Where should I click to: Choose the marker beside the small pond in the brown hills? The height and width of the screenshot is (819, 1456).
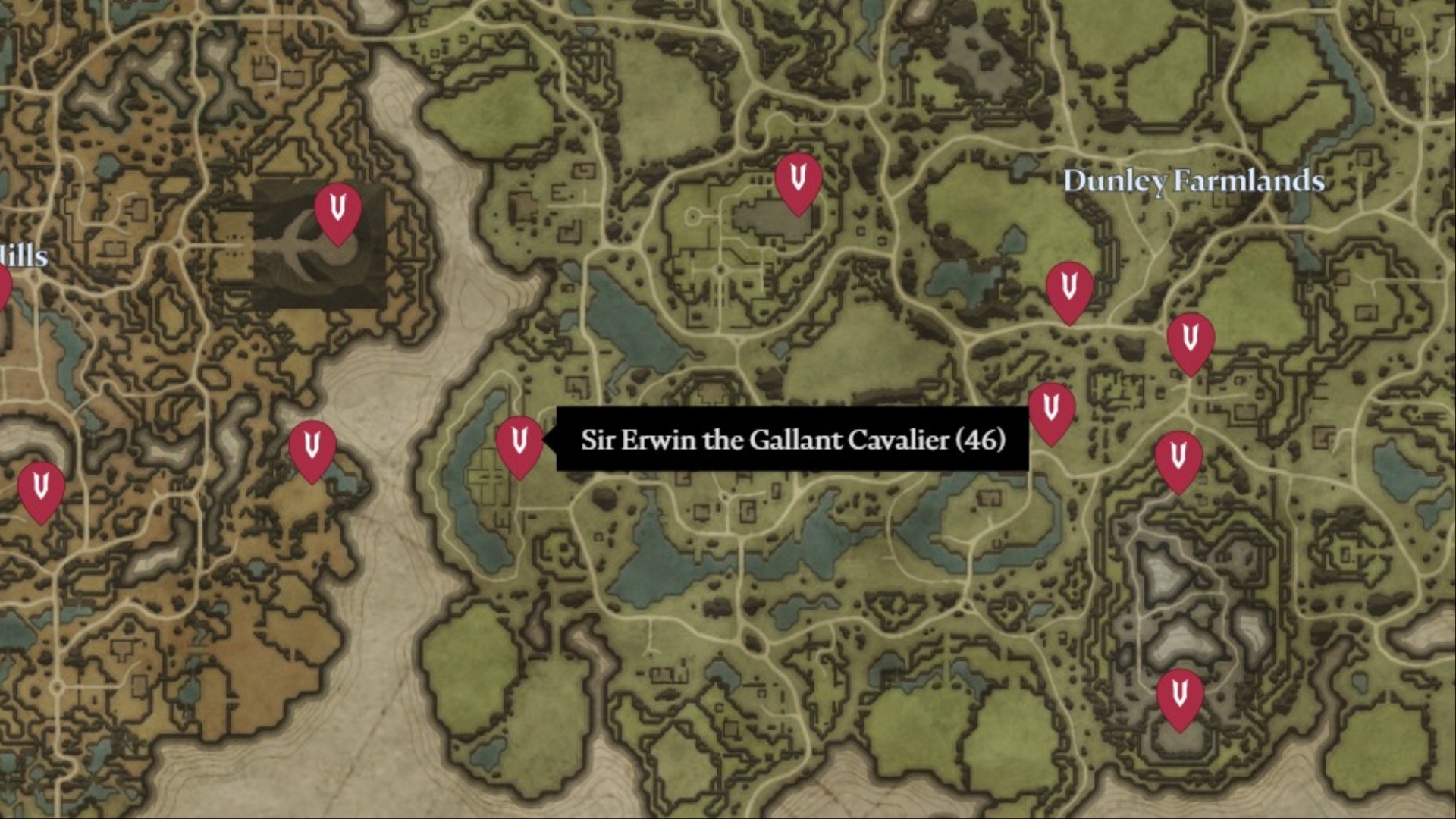click(x=312, y=448)
